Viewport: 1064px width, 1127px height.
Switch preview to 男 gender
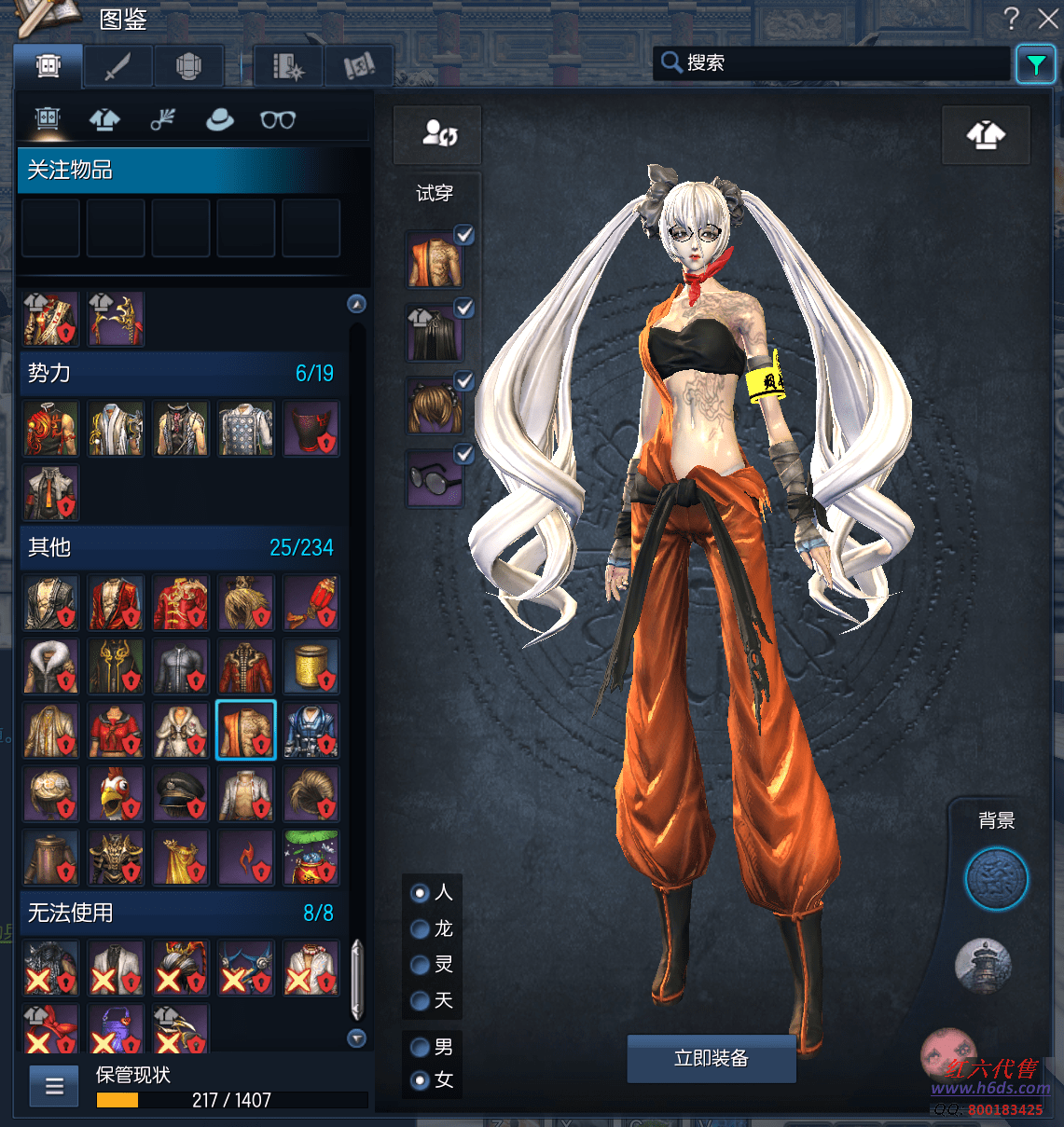coord(421,1047)
